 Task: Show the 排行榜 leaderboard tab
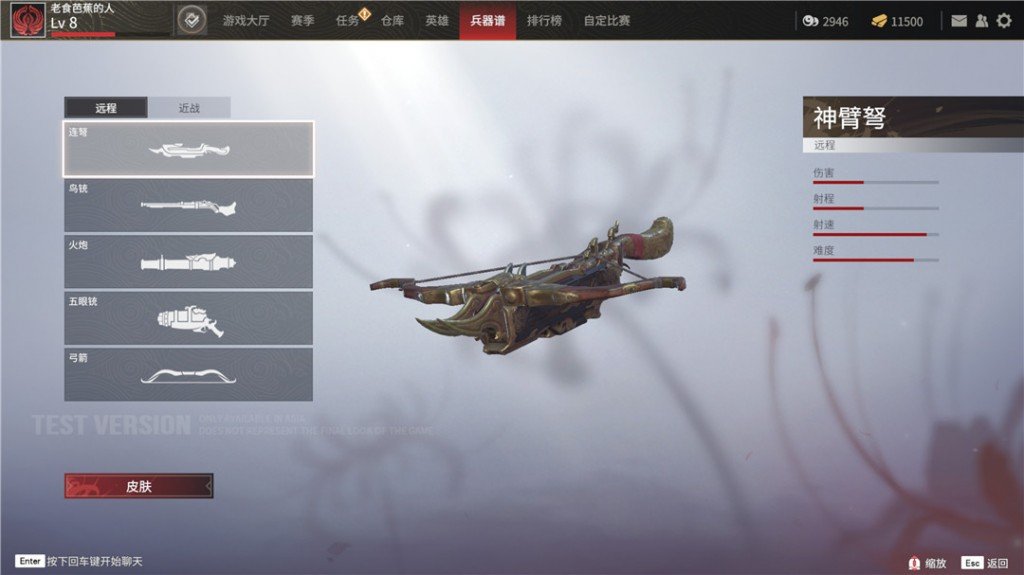pyautogui.click(x=544, y=20)
